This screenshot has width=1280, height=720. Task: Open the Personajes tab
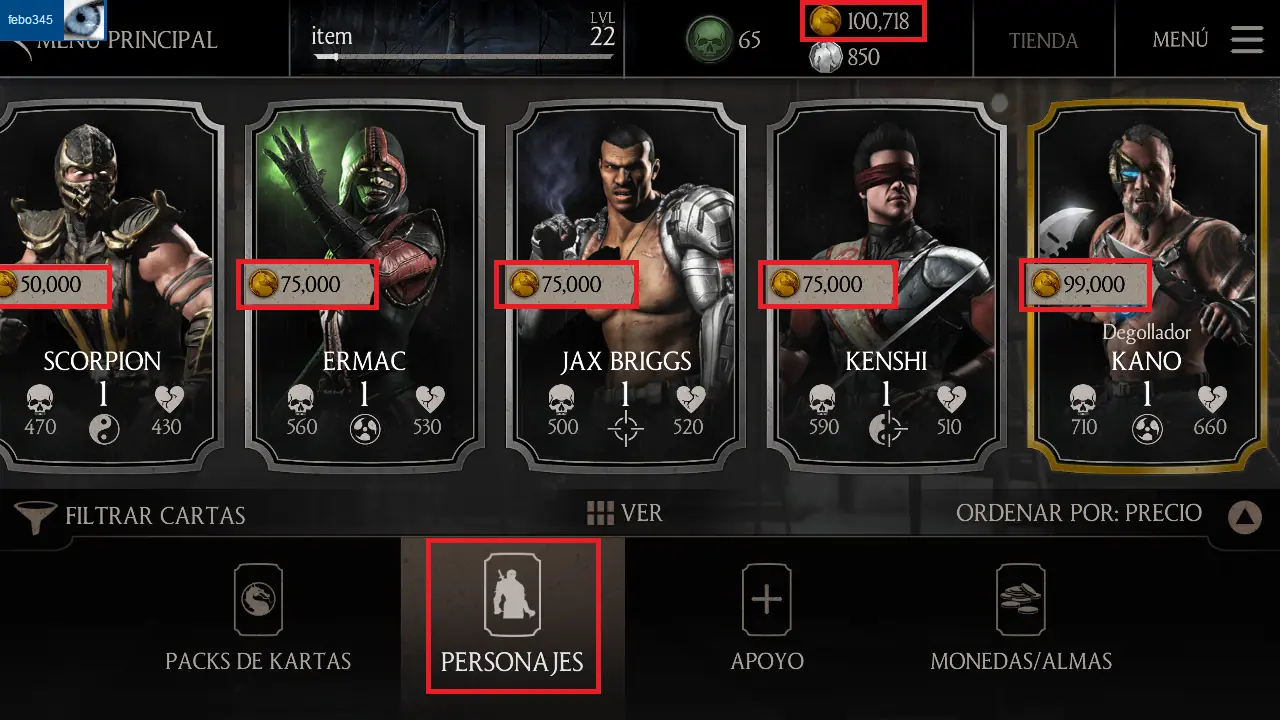coord(512,616)
